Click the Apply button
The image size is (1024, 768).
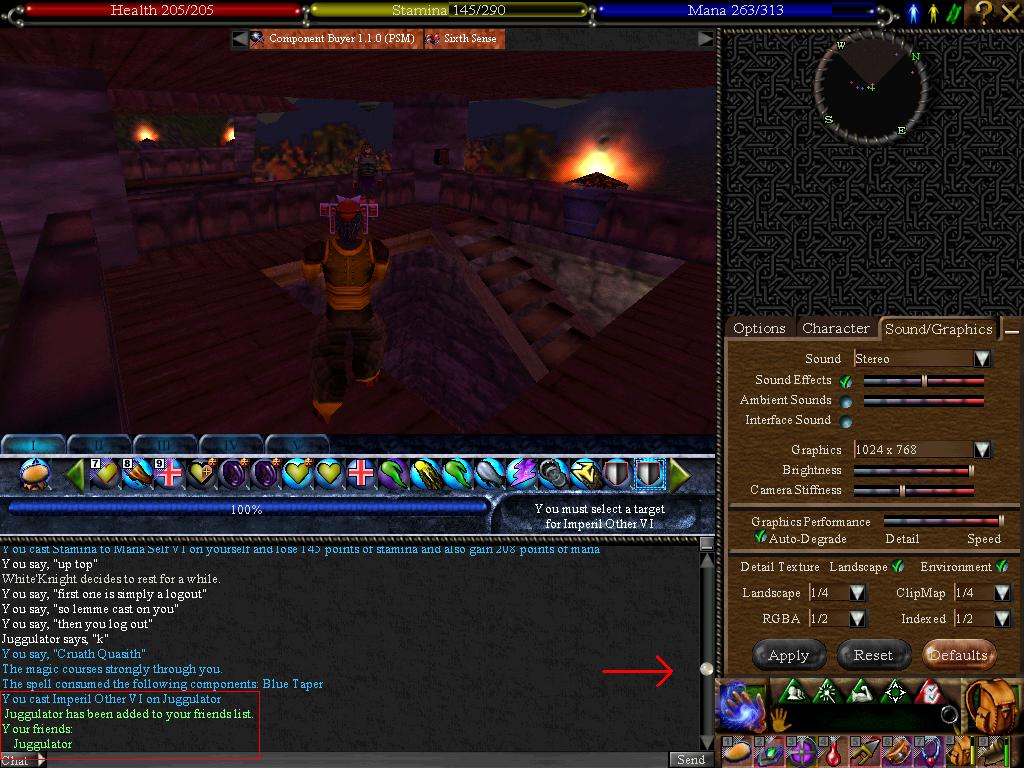pyautogui.click(x=788, y=655)
